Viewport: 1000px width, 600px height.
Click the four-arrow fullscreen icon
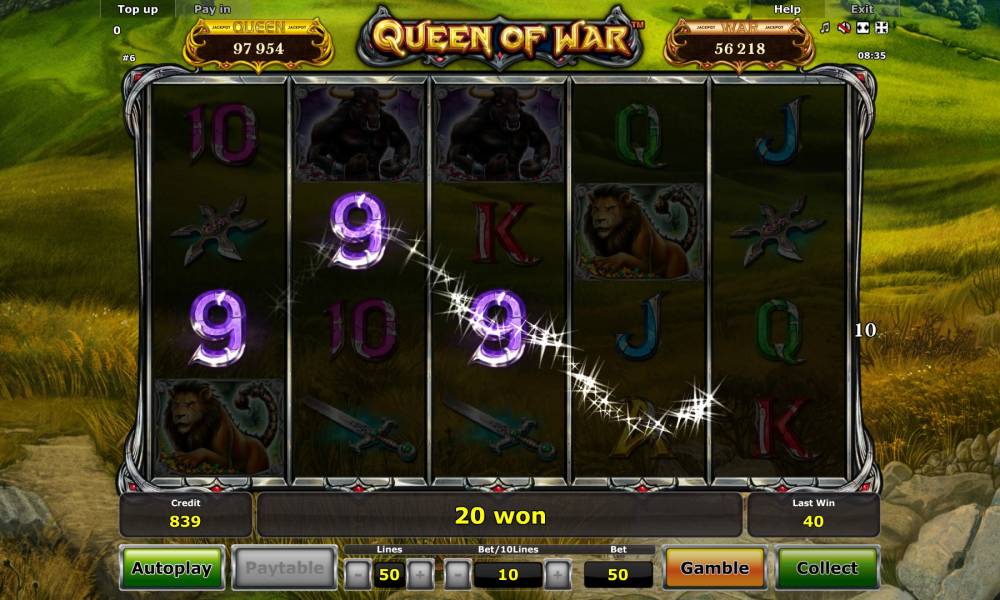879,27
